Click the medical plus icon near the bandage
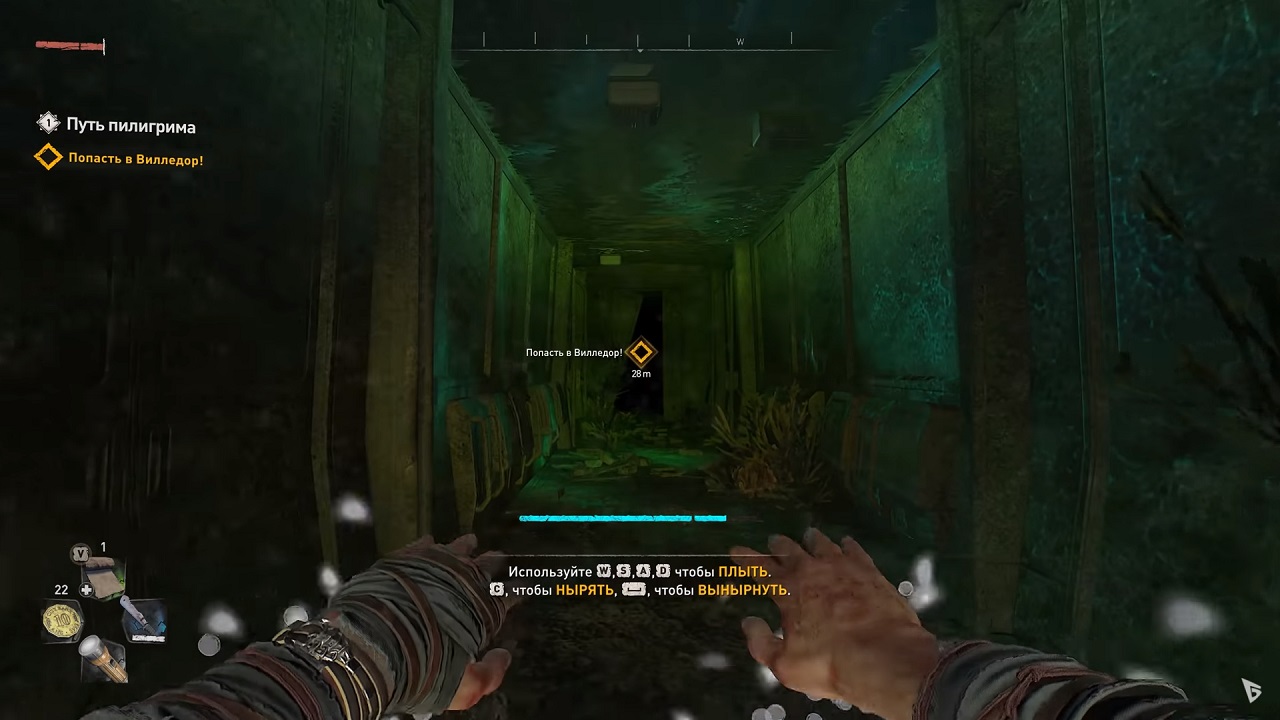 coord(86,590)
